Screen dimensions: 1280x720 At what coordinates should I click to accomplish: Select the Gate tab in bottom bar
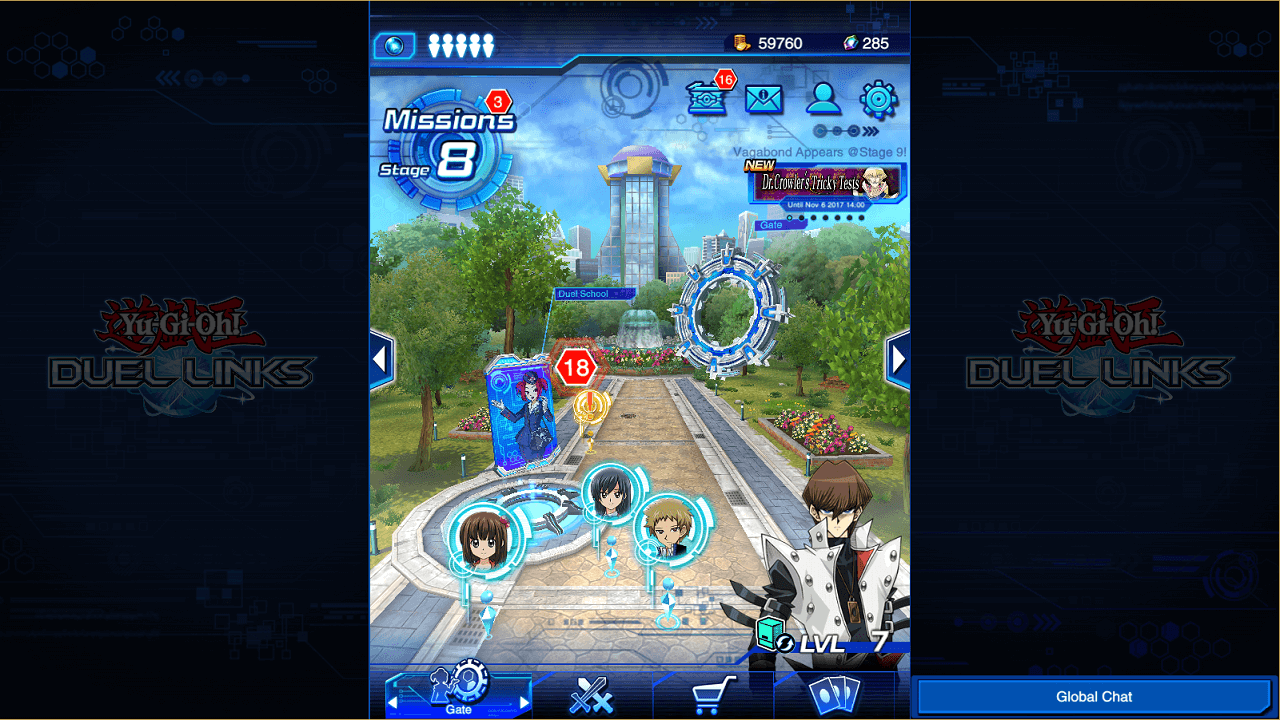pos(459,692)
